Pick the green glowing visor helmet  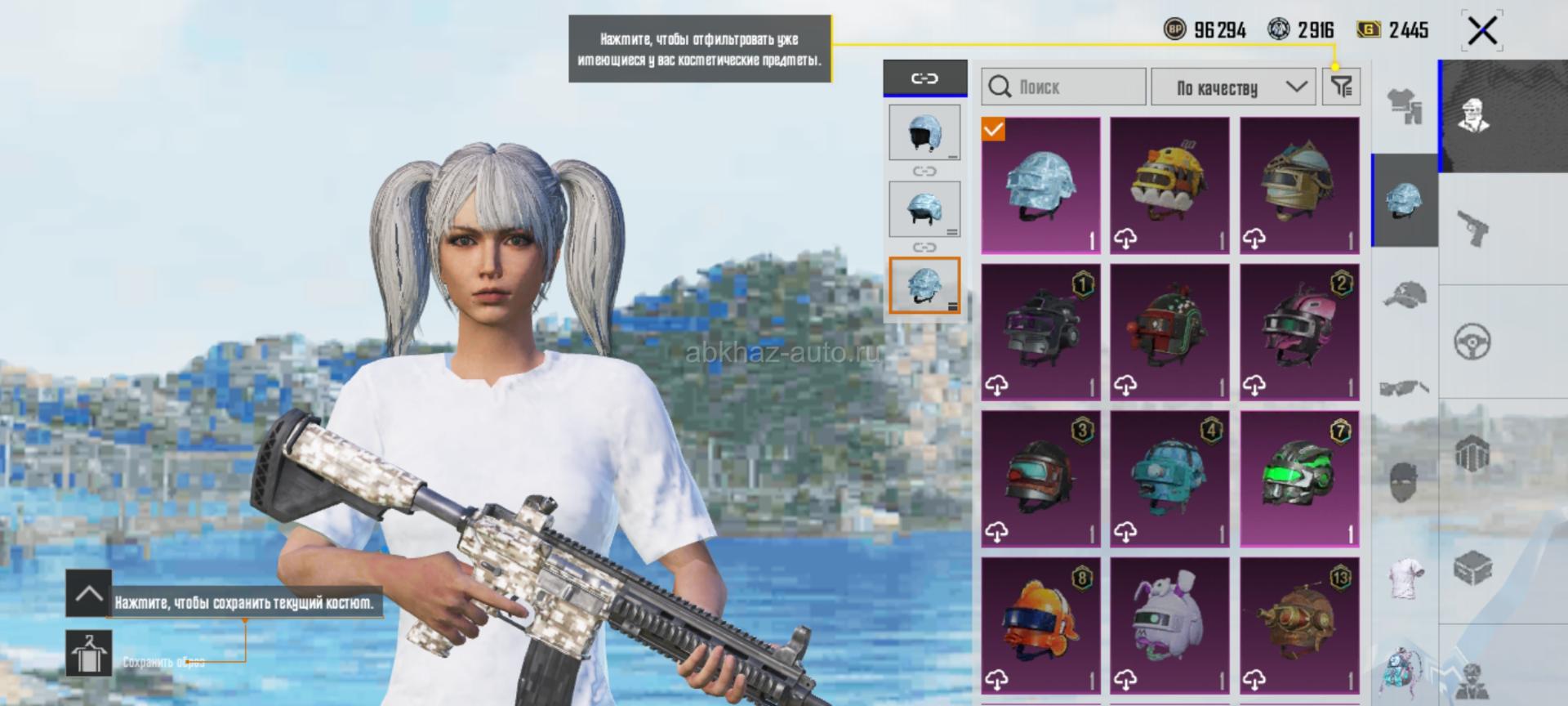tap(1299, 479)
